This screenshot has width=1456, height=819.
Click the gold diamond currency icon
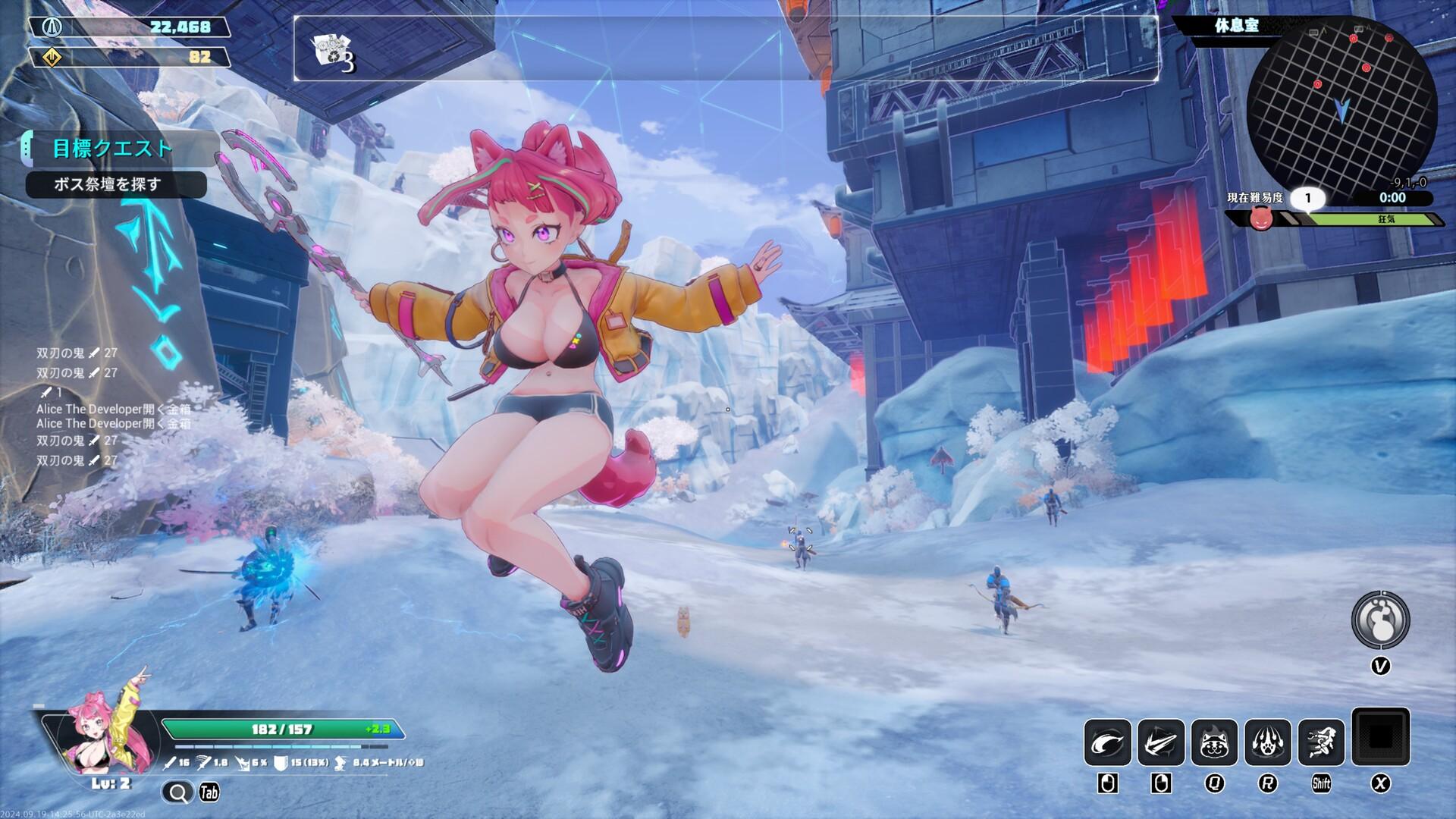point(52,57)
